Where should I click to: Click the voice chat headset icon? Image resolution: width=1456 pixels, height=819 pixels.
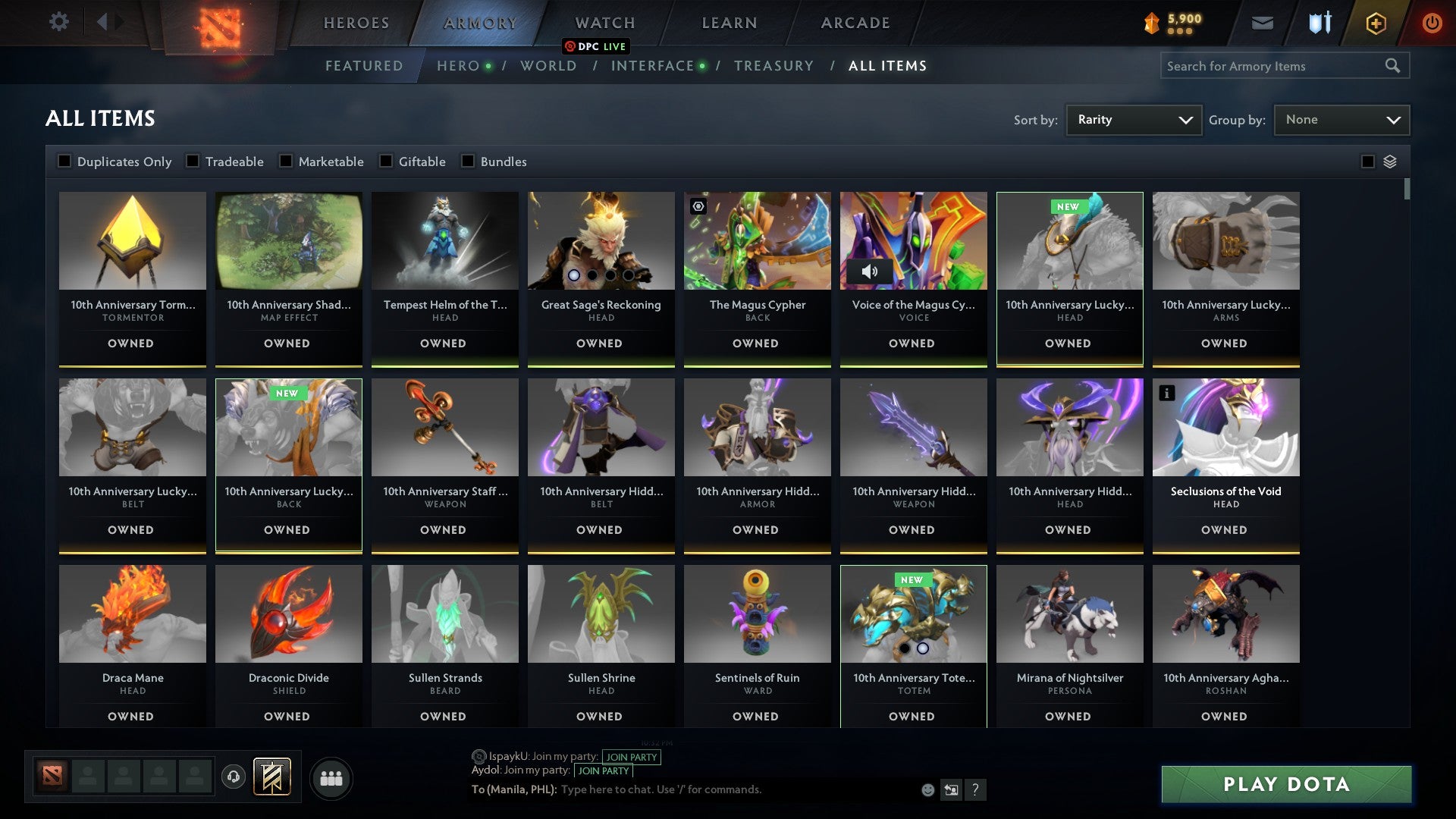[233, 777]
